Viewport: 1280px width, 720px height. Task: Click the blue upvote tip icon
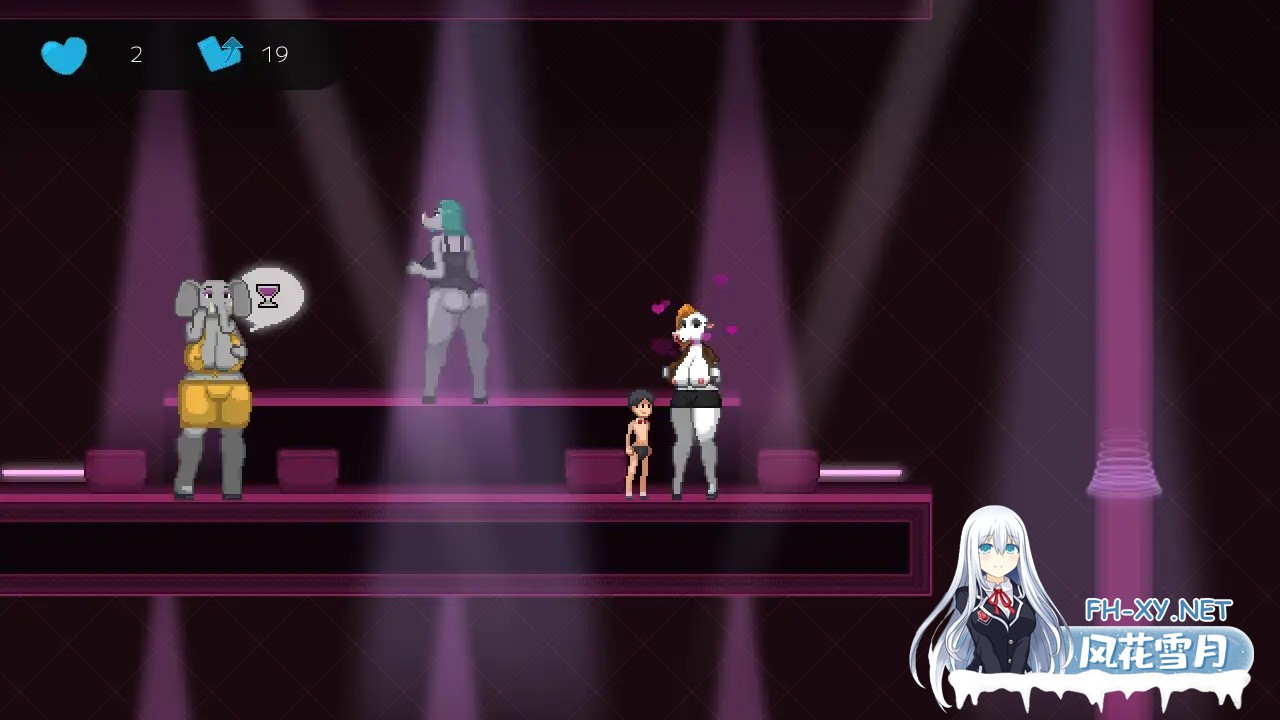(221, 53)
